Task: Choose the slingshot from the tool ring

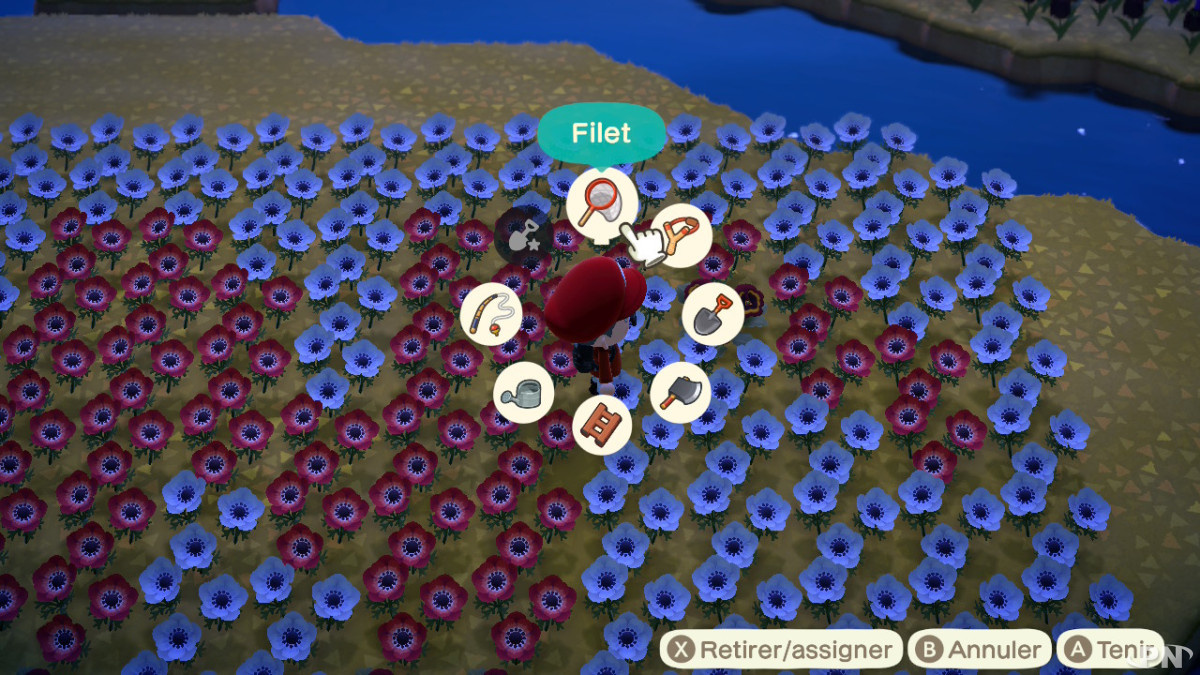Action: [x=683, y=236]
